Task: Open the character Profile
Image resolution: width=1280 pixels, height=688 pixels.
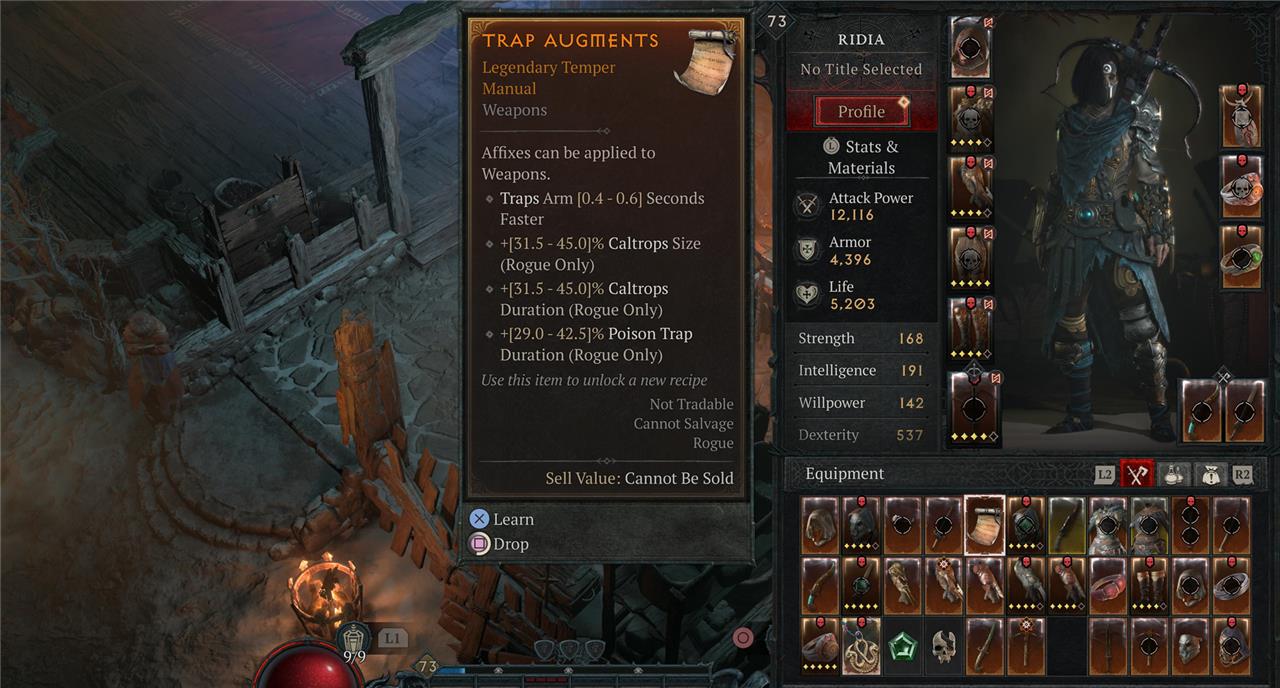Action: click(x=862, y=111)
